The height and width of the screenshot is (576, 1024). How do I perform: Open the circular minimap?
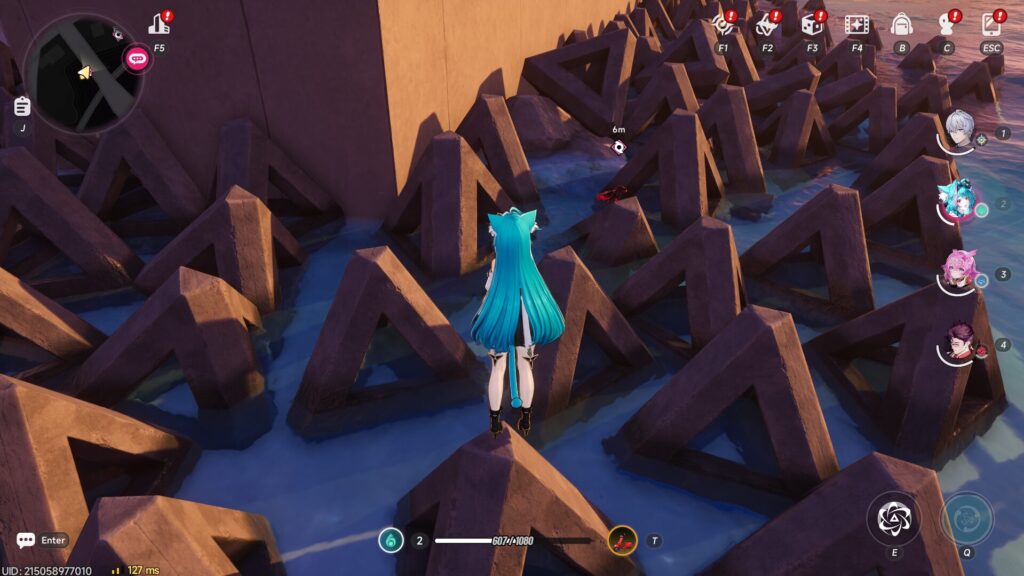[83, 73]
